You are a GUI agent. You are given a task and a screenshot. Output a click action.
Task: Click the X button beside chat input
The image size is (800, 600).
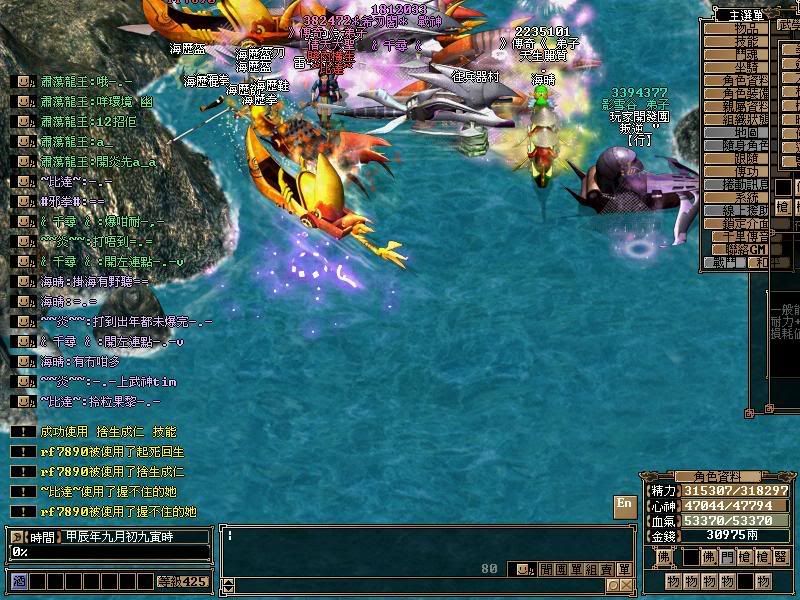click(624, 585)
